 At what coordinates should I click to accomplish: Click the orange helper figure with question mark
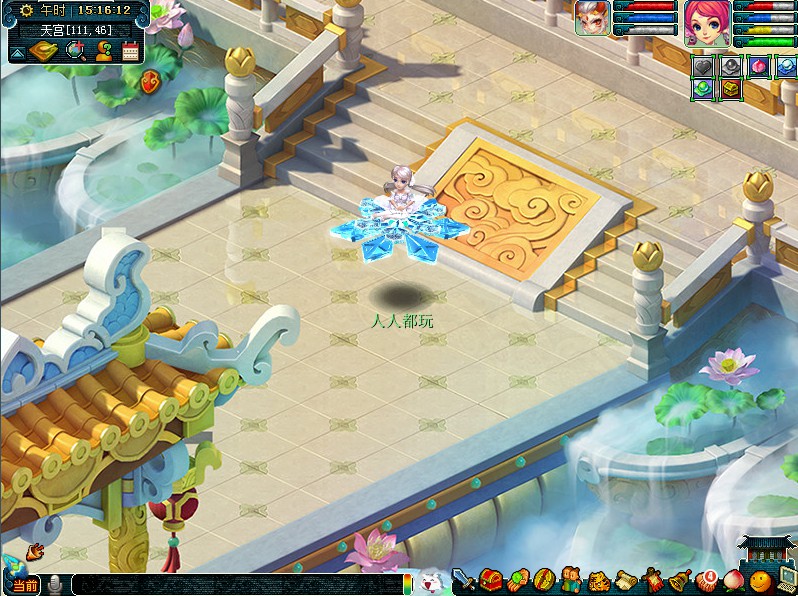(103, 51)
